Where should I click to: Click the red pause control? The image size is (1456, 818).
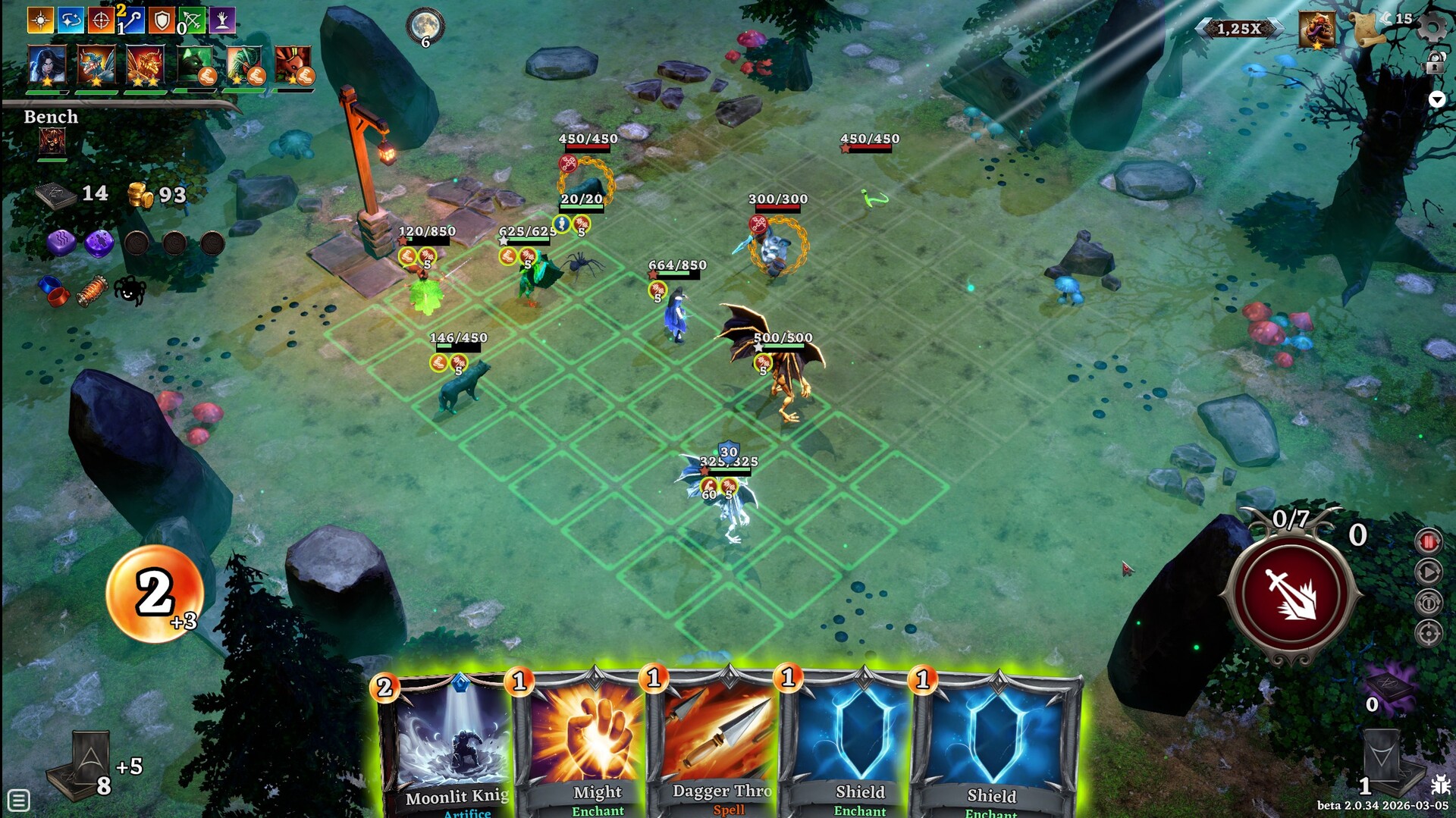click(1429, 541)
